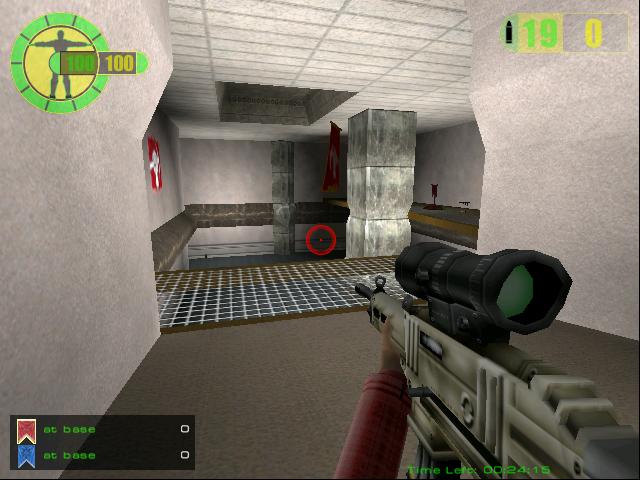This screenshot has width=640, height=480.
Task: Select the bullet ammo icon
Action: point(512,33)
